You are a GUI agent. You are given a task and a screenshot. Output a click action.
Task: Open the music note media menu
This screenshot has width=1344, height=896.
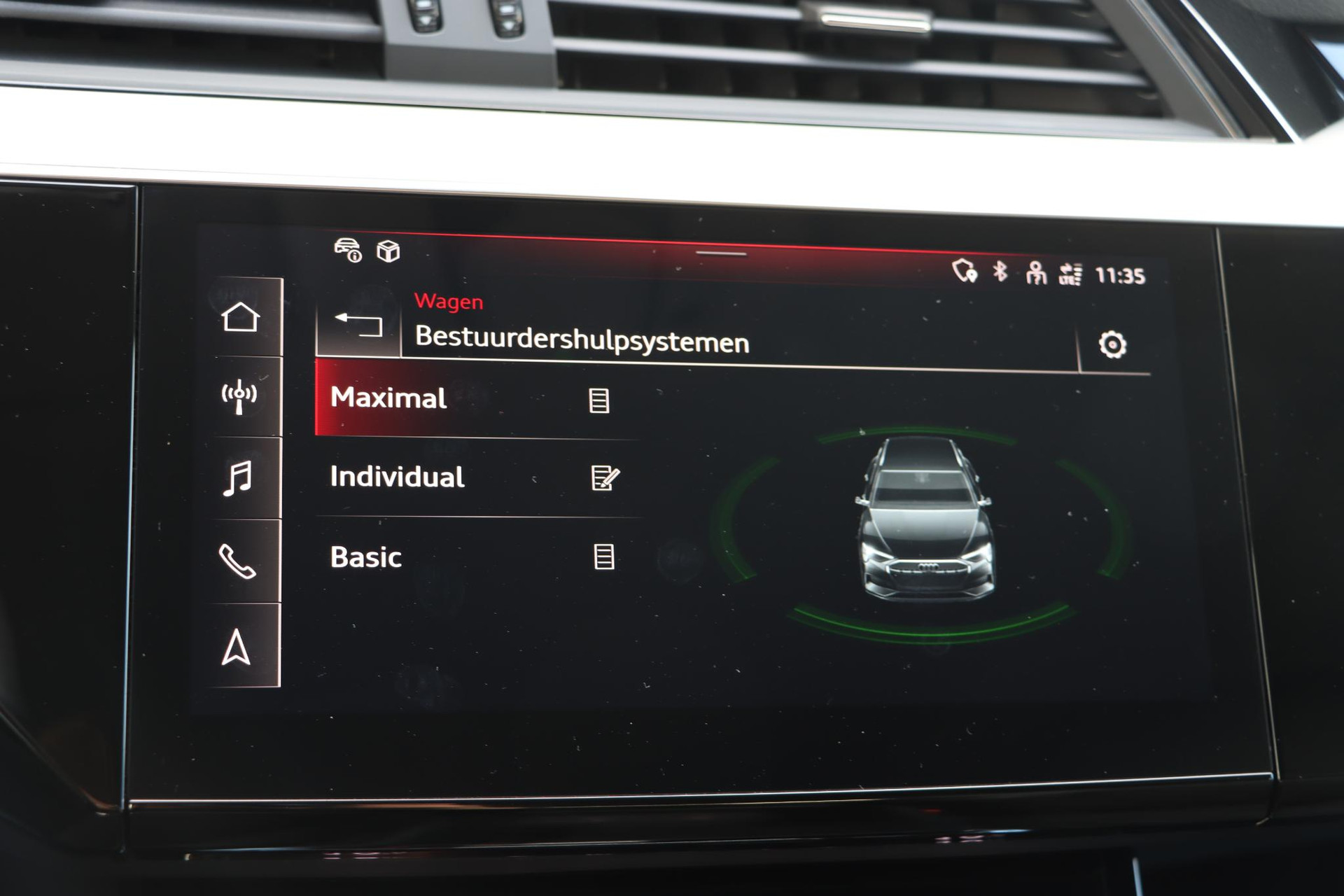tap(238, 479)
